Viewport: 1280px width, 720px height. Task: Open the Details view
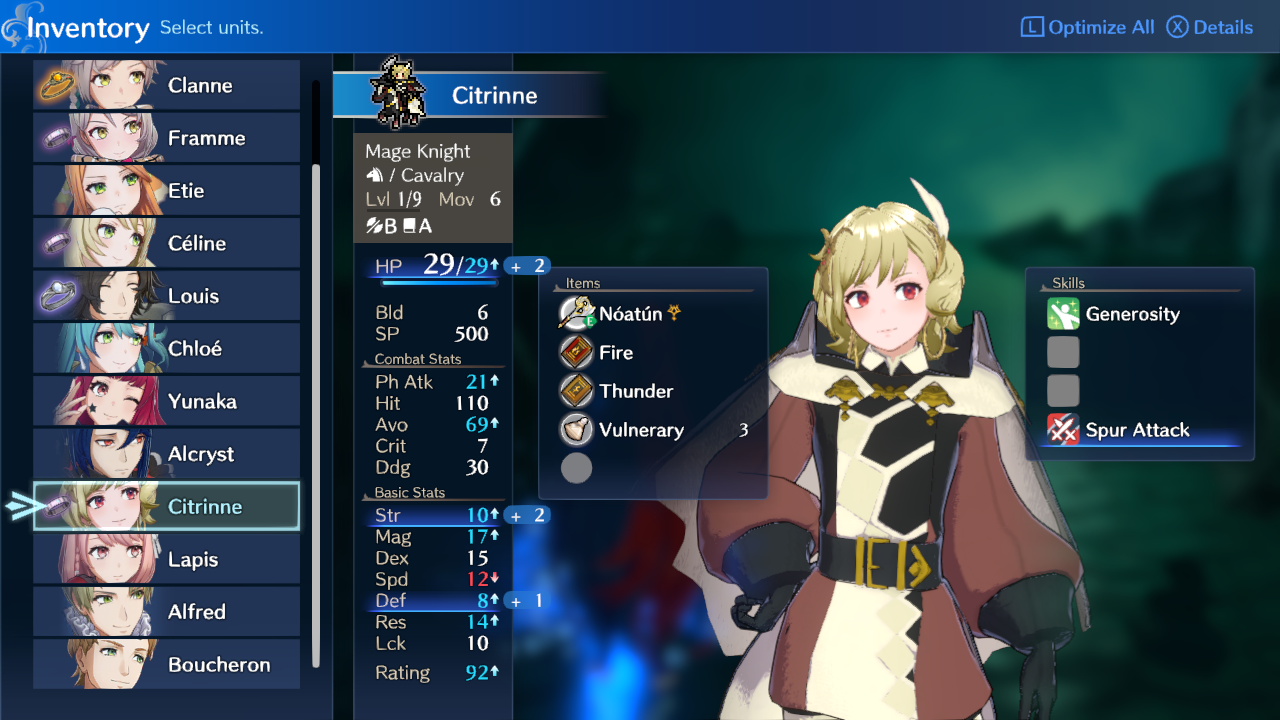click(1210, 27)
